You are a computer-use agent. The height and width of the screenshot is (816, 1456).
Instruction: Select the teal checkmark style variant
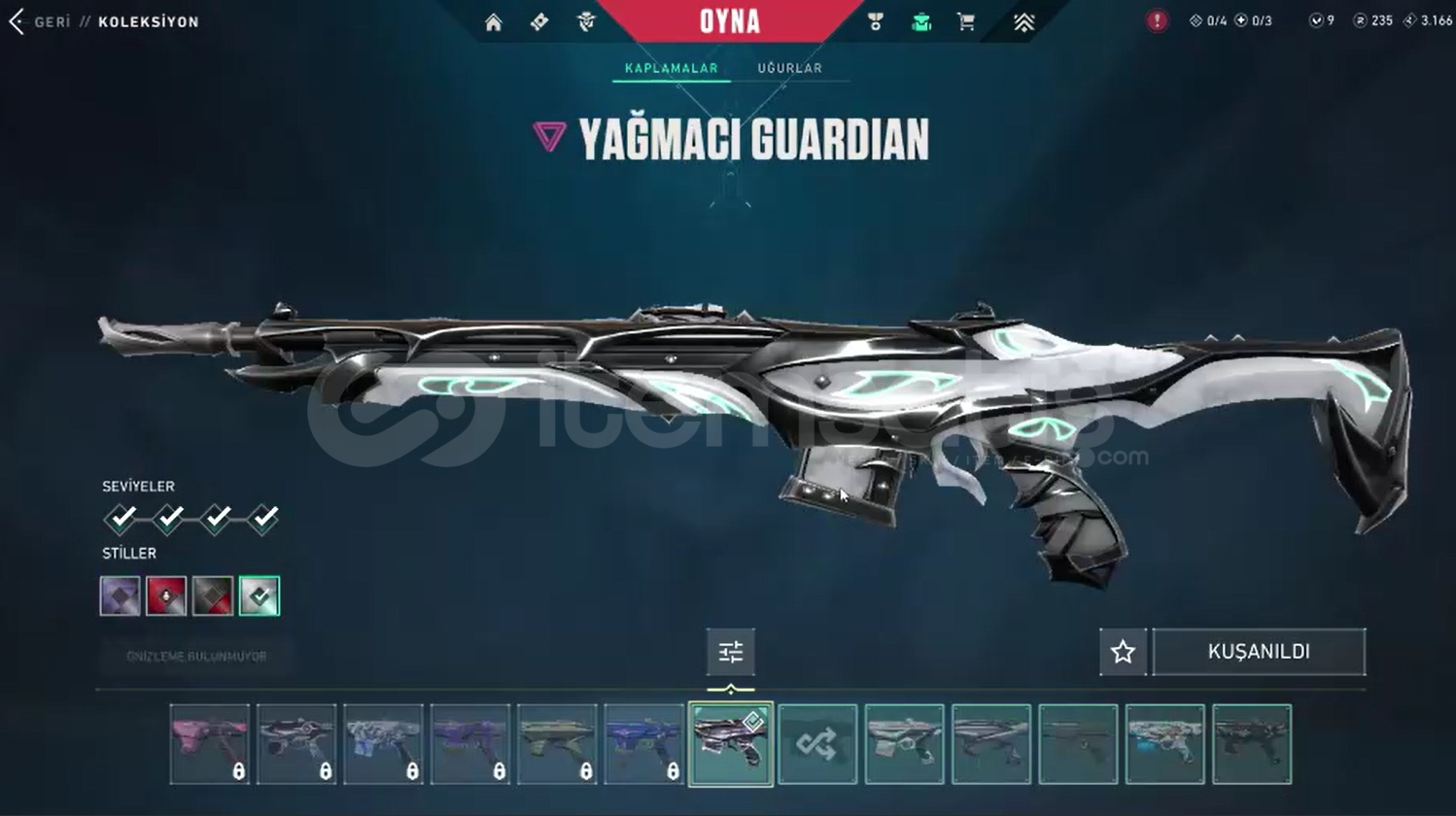click(x=258, y=595)
